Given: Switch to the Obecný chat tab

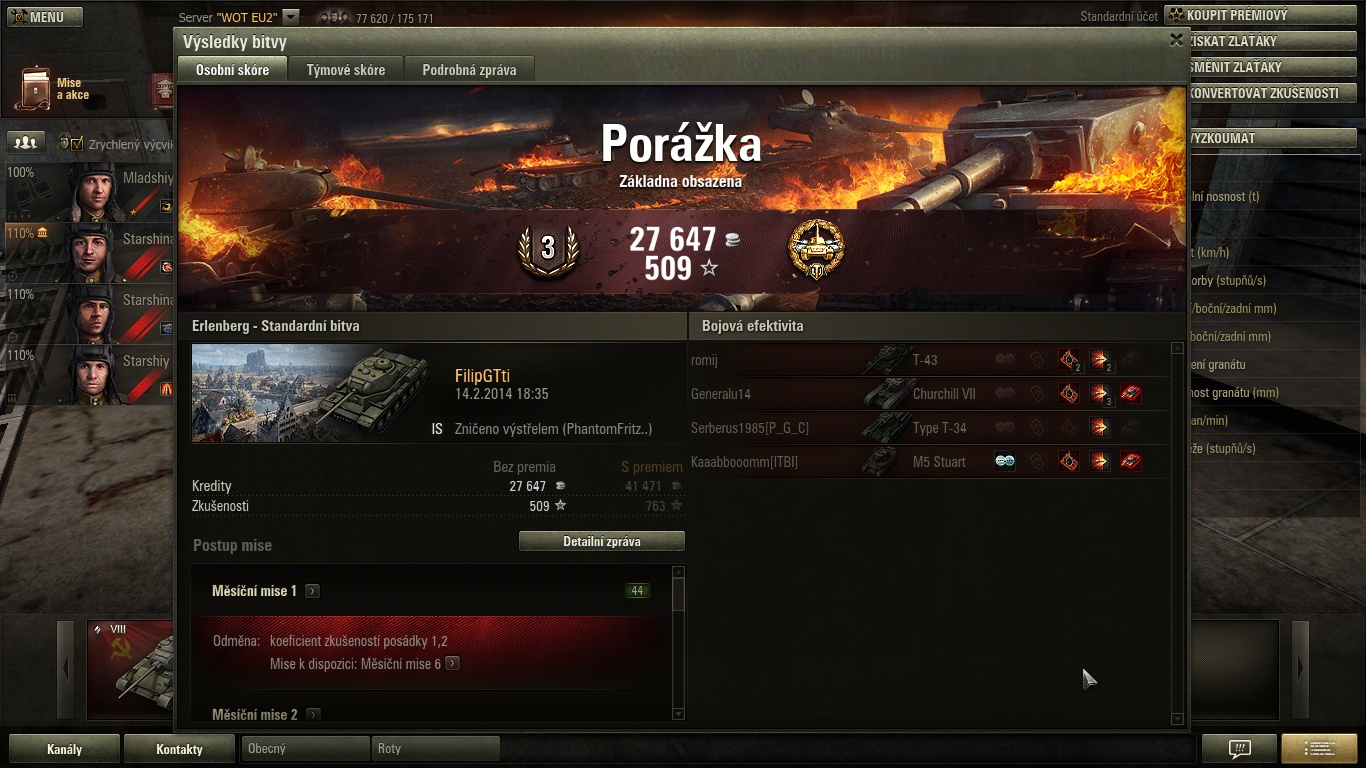Looking at the screenshot, I should 305,749.
